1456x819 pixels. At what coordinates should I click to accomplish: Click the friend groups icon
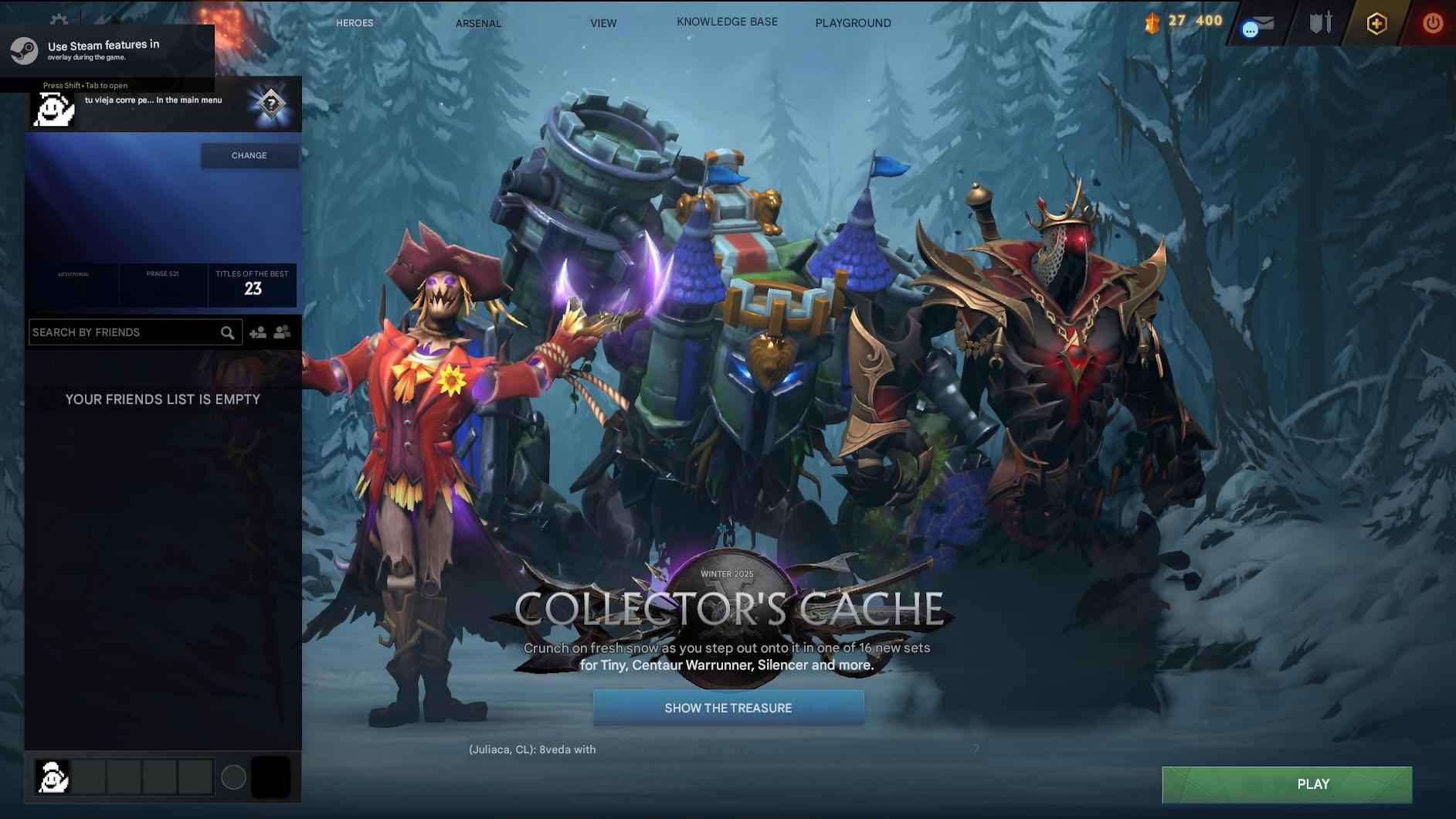[281, 331]
